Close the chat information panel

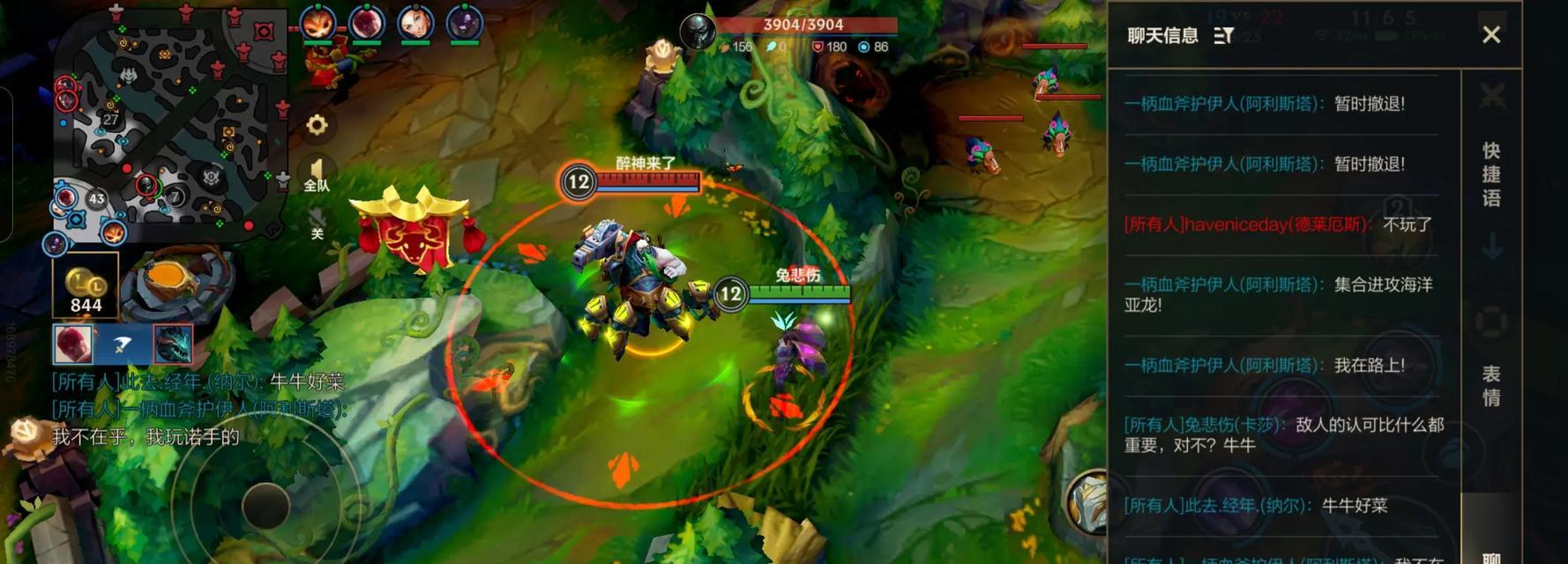tap(1490, 34)
